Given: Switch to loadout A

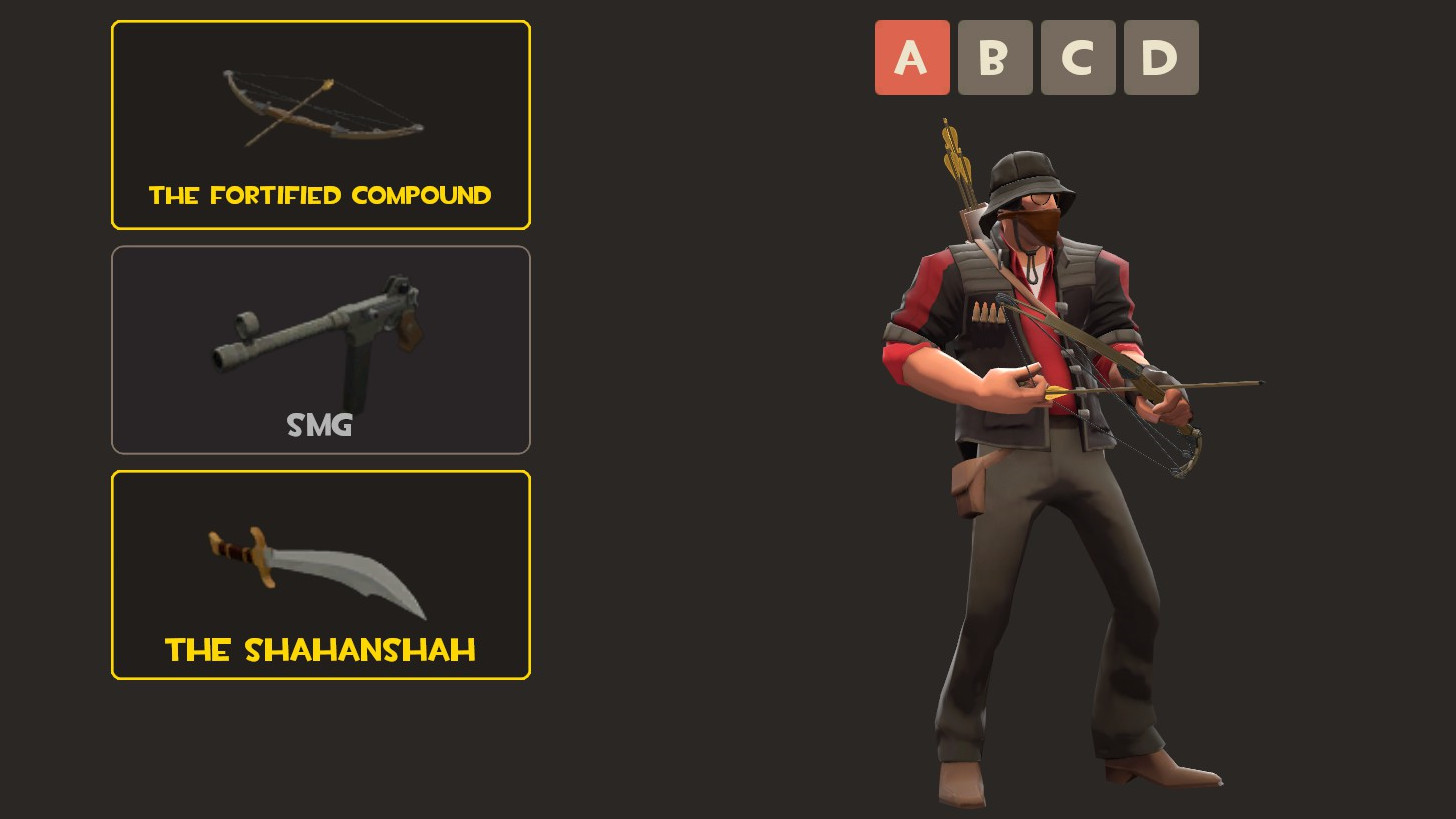Looking at the screenshot, I should pos(912,57).
